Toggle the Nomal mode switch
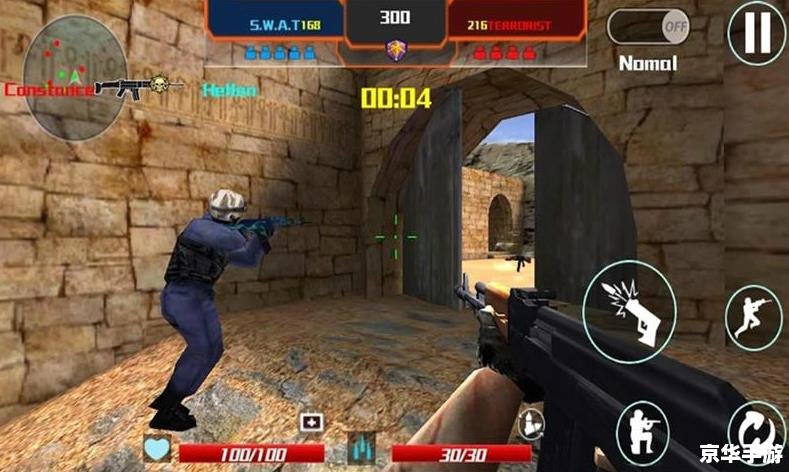 650,26
